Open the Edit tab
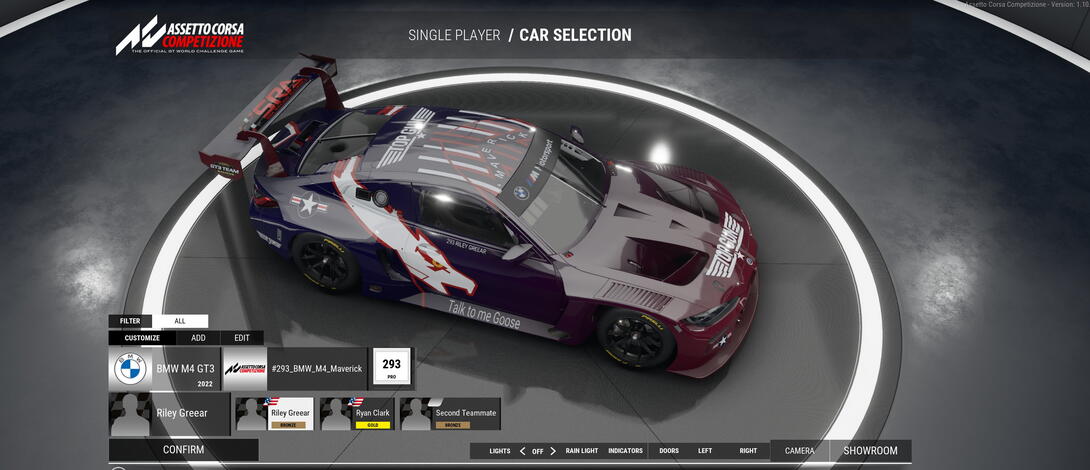 pyautogui.click(x=242, y=338)
